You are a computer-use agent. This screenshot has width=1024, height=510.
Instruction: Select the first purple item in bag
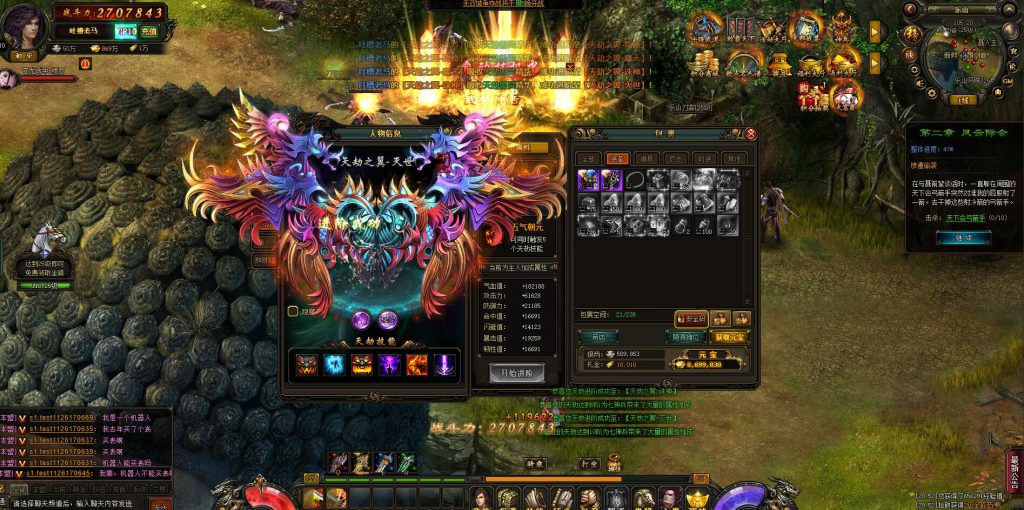coord(588,180)
